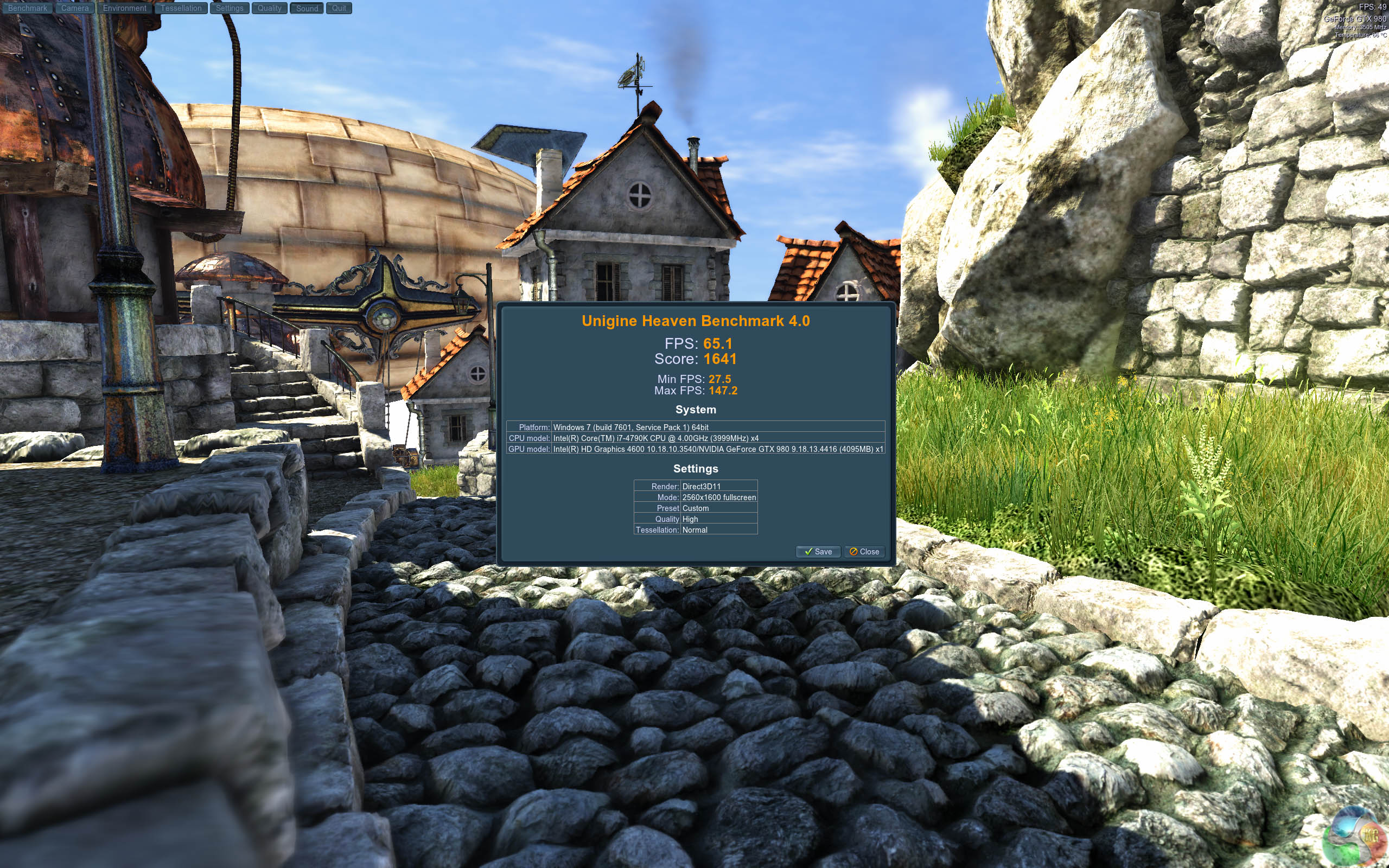Select the Quality button in top bar
Viewport: 1389px width, 868px height.
coord(269,8)
